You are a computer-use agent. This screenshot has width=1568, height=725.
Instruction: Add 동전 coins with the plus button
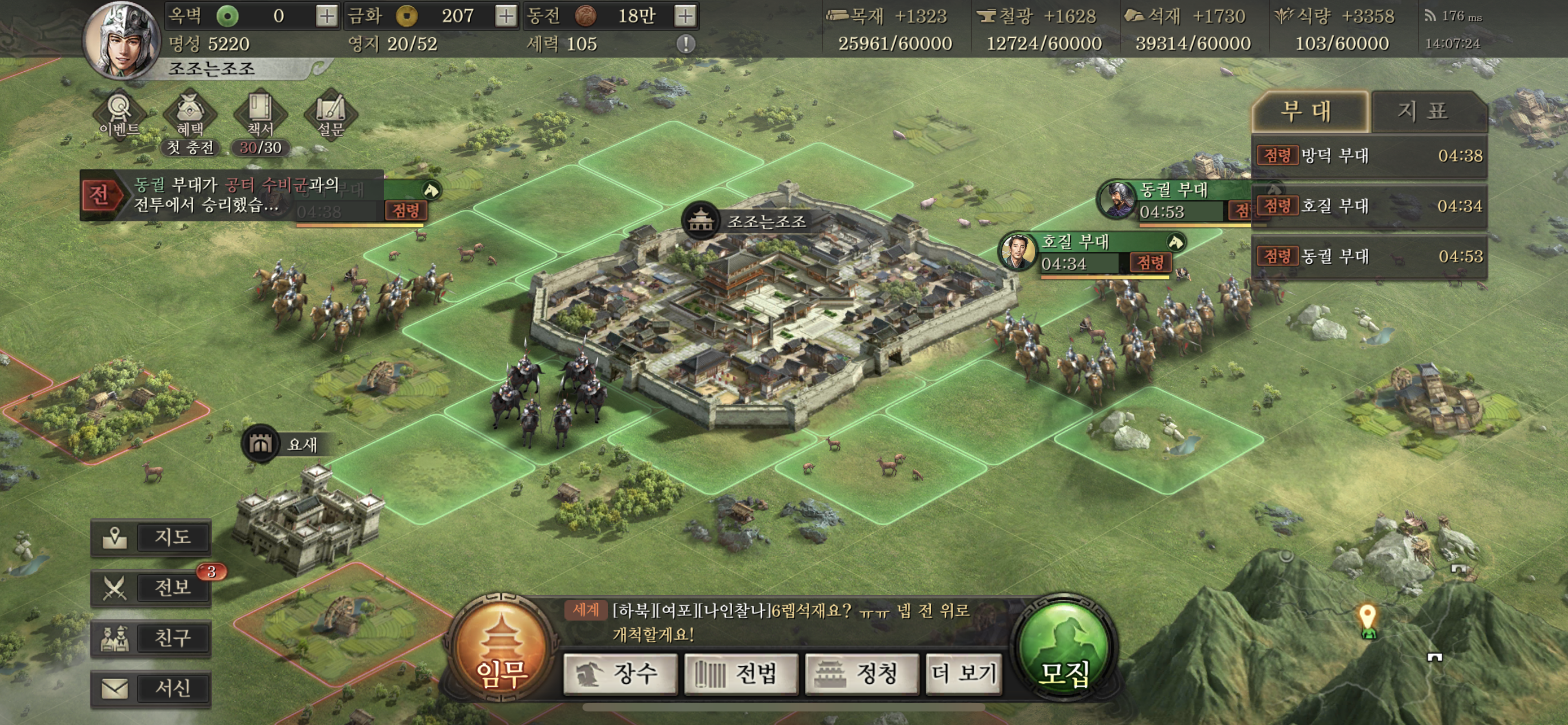click(685, 16)
